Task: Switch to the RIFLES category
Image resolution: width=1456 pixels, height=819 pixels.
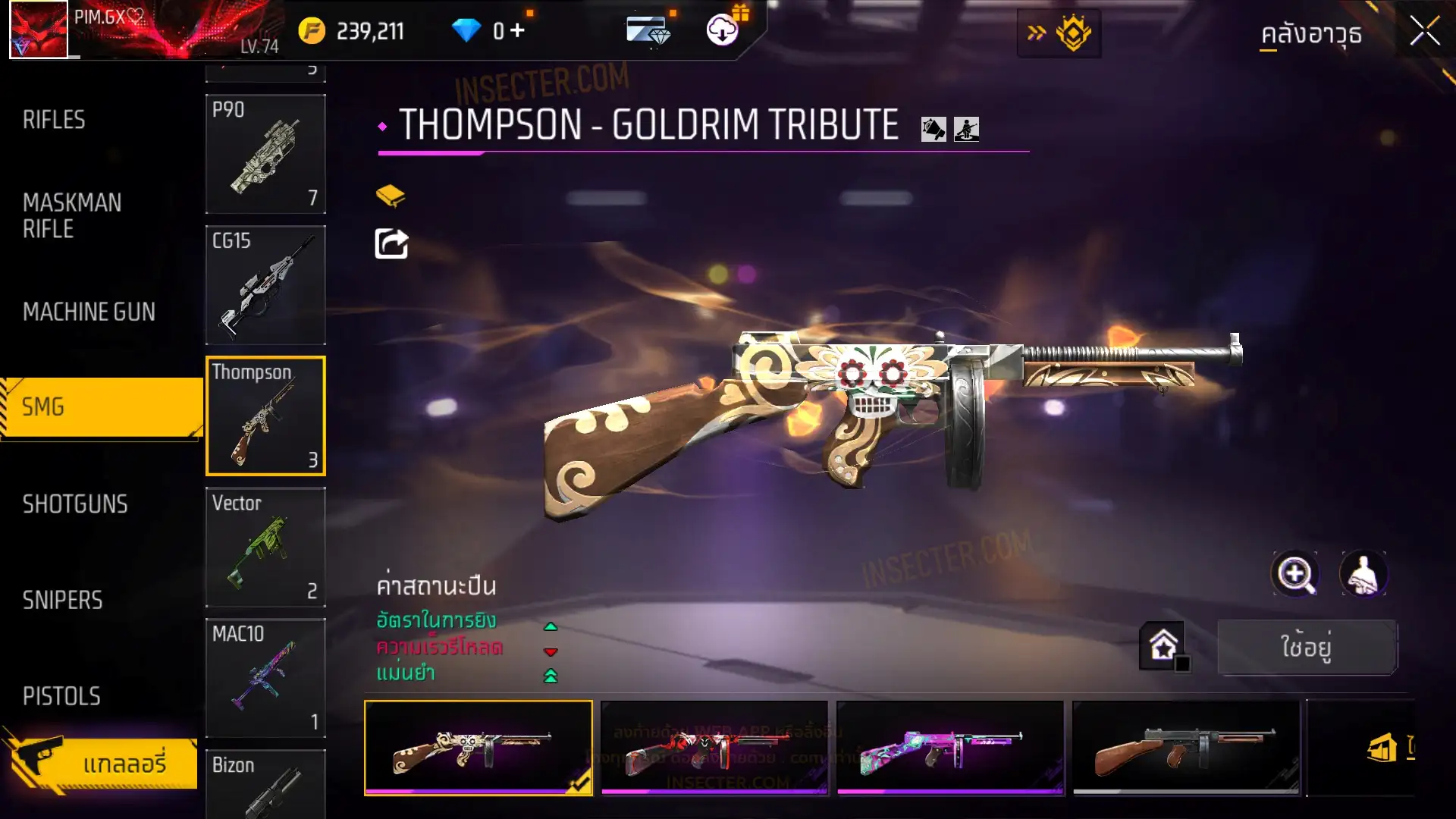Action: pyautogui.click(x=54, y=120)
